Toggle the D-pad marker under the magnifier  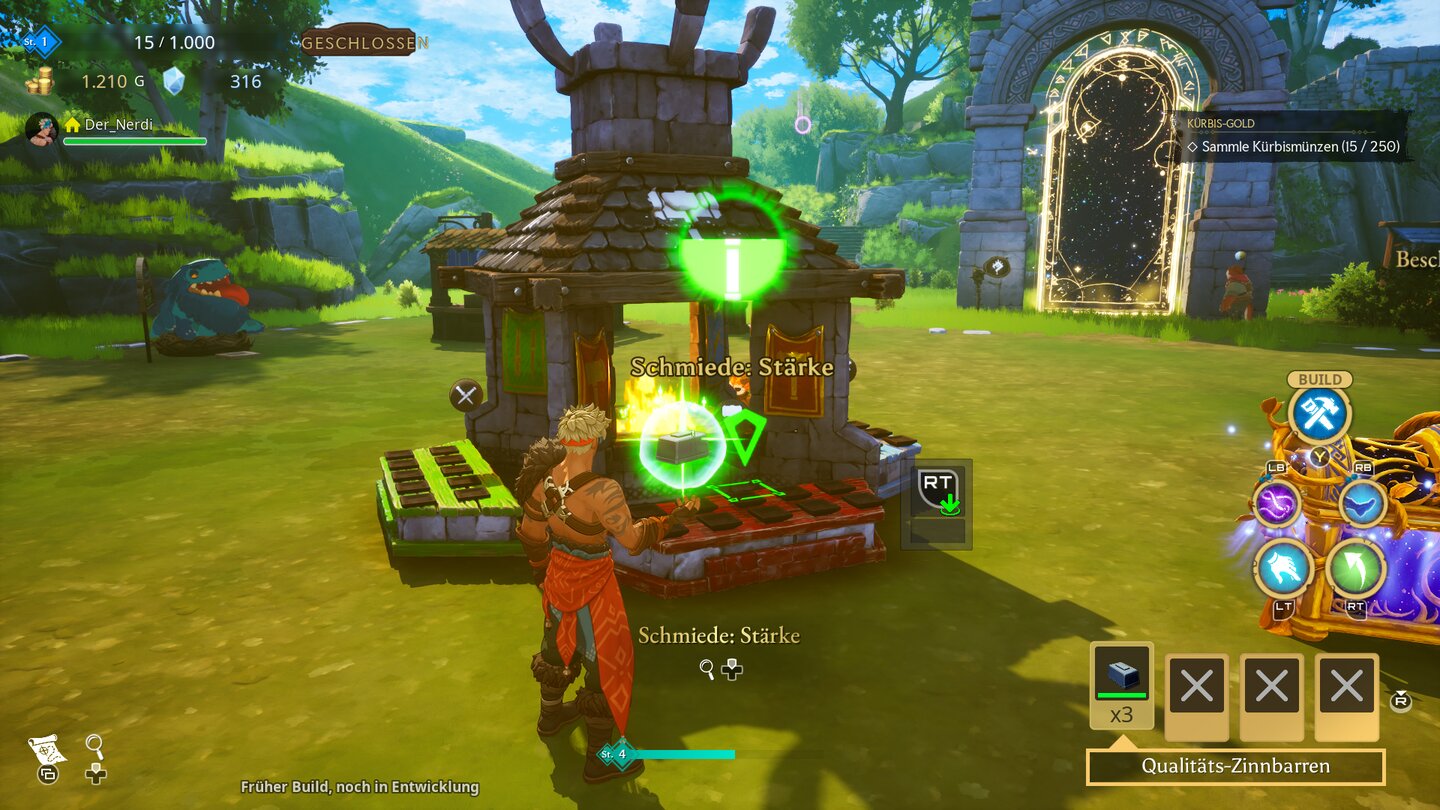[95, 775]
